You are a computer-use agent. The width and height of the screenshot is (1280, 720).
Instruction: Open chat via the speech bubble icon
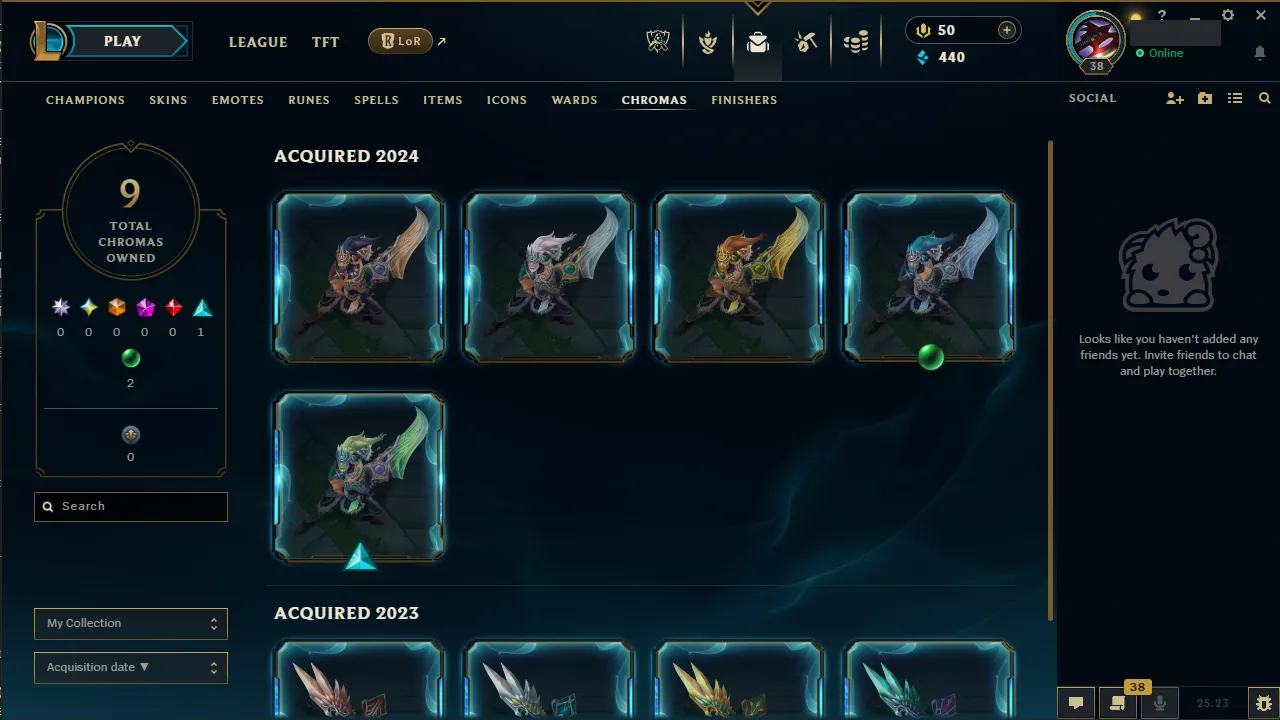[1075, 703]
